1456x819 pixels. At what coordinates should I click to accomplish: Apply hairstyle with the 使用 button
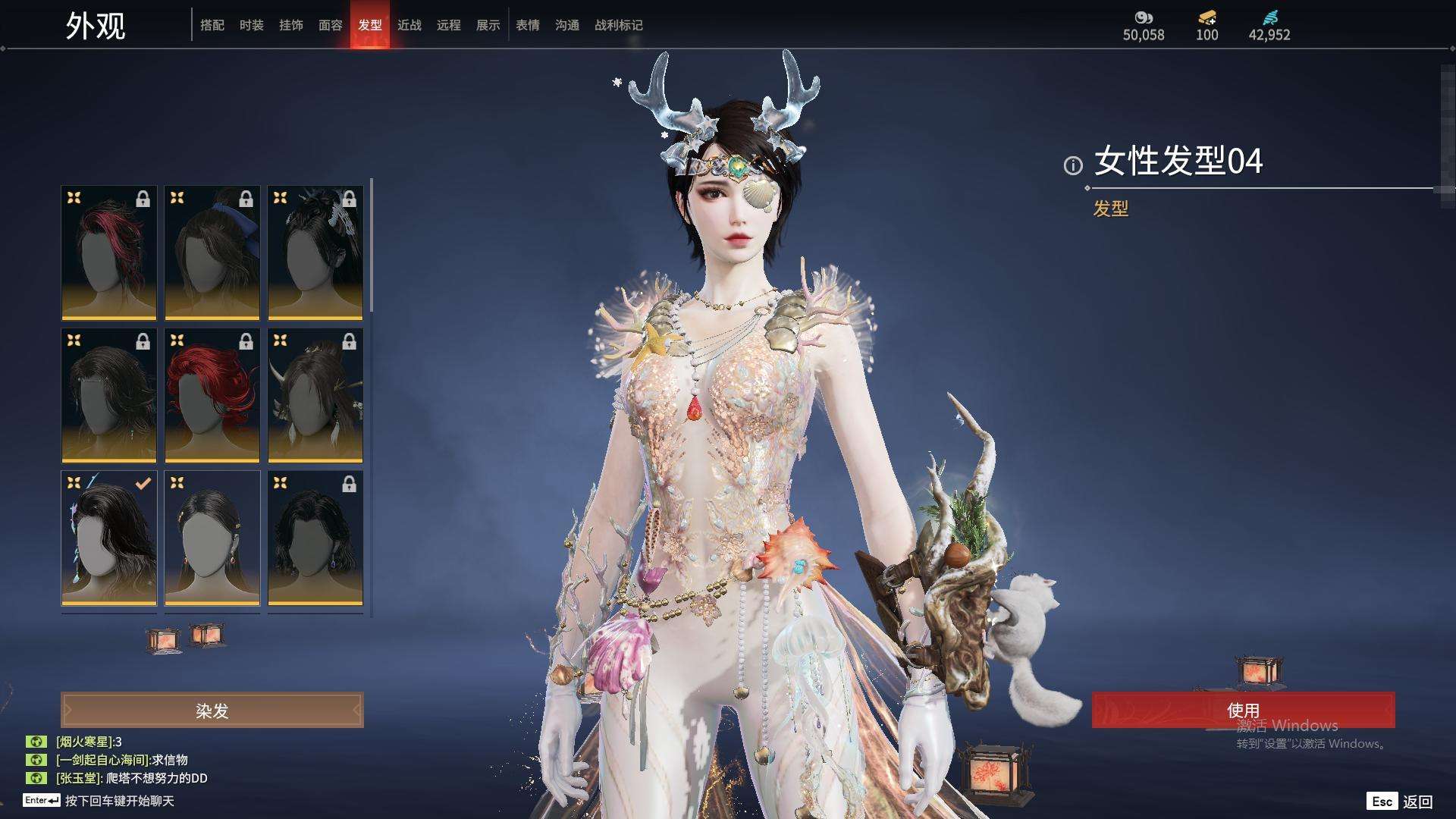click(1243, 710)
